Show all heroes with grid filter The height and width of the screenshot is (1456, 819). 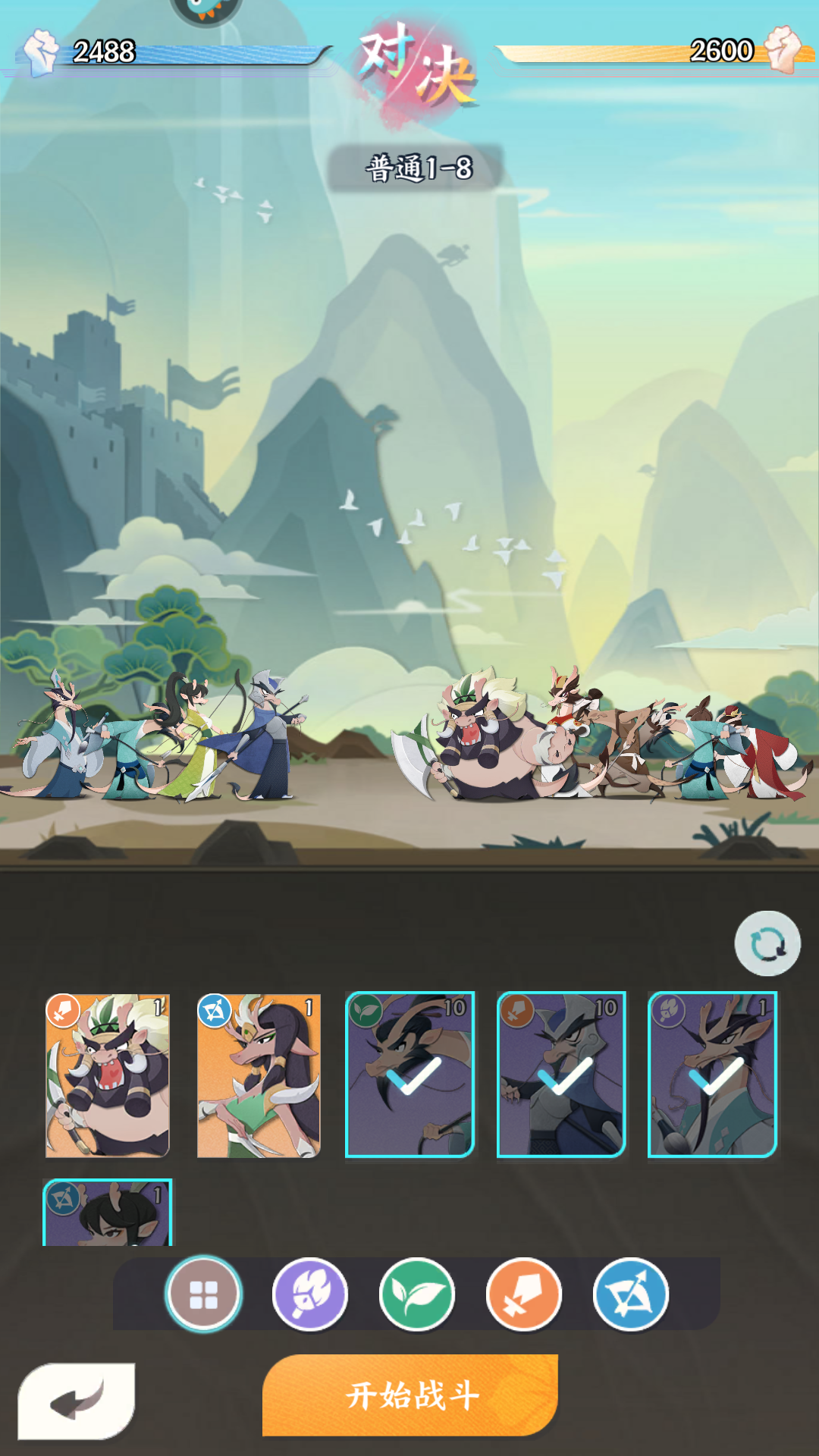point(203,1294)
